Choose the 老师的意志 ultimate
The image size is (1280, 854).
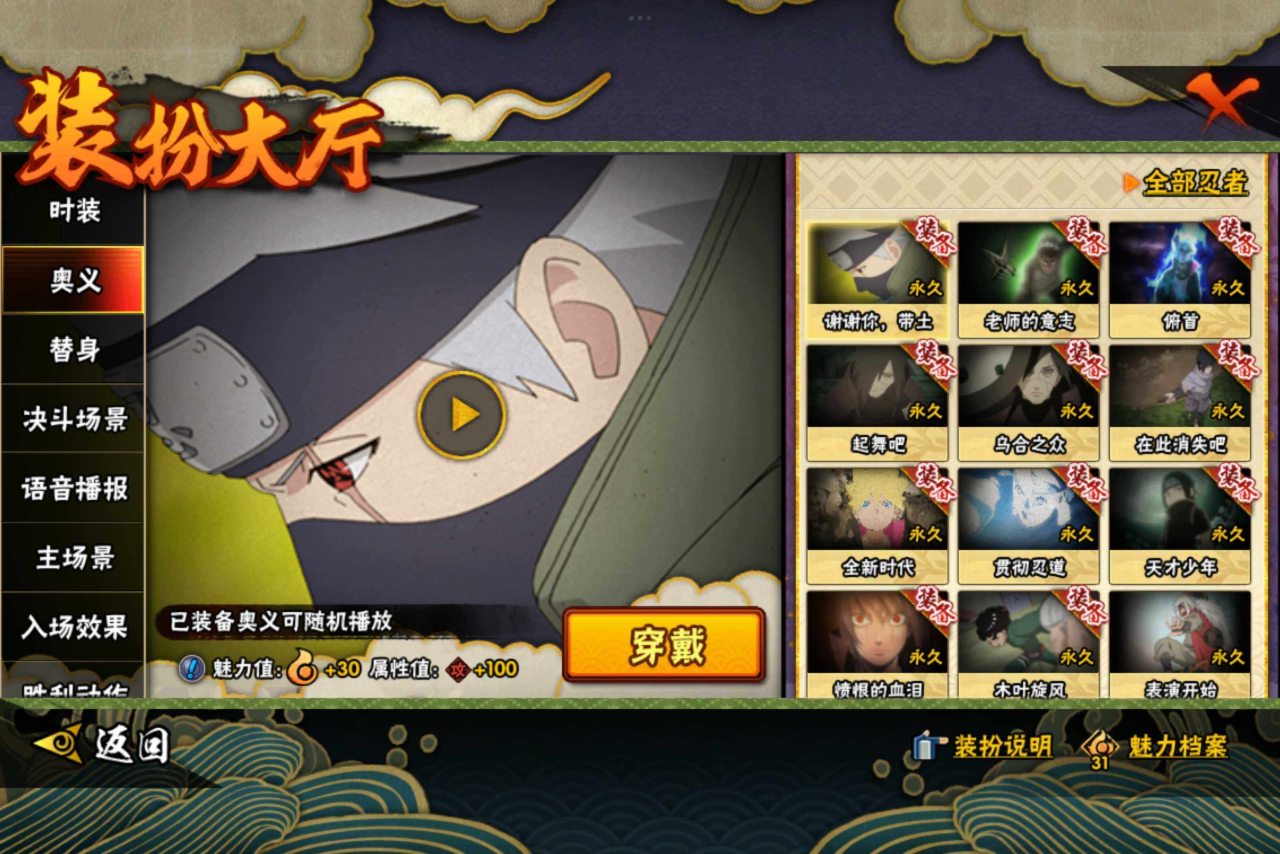pyautogui.click(x=1028, y=278)
